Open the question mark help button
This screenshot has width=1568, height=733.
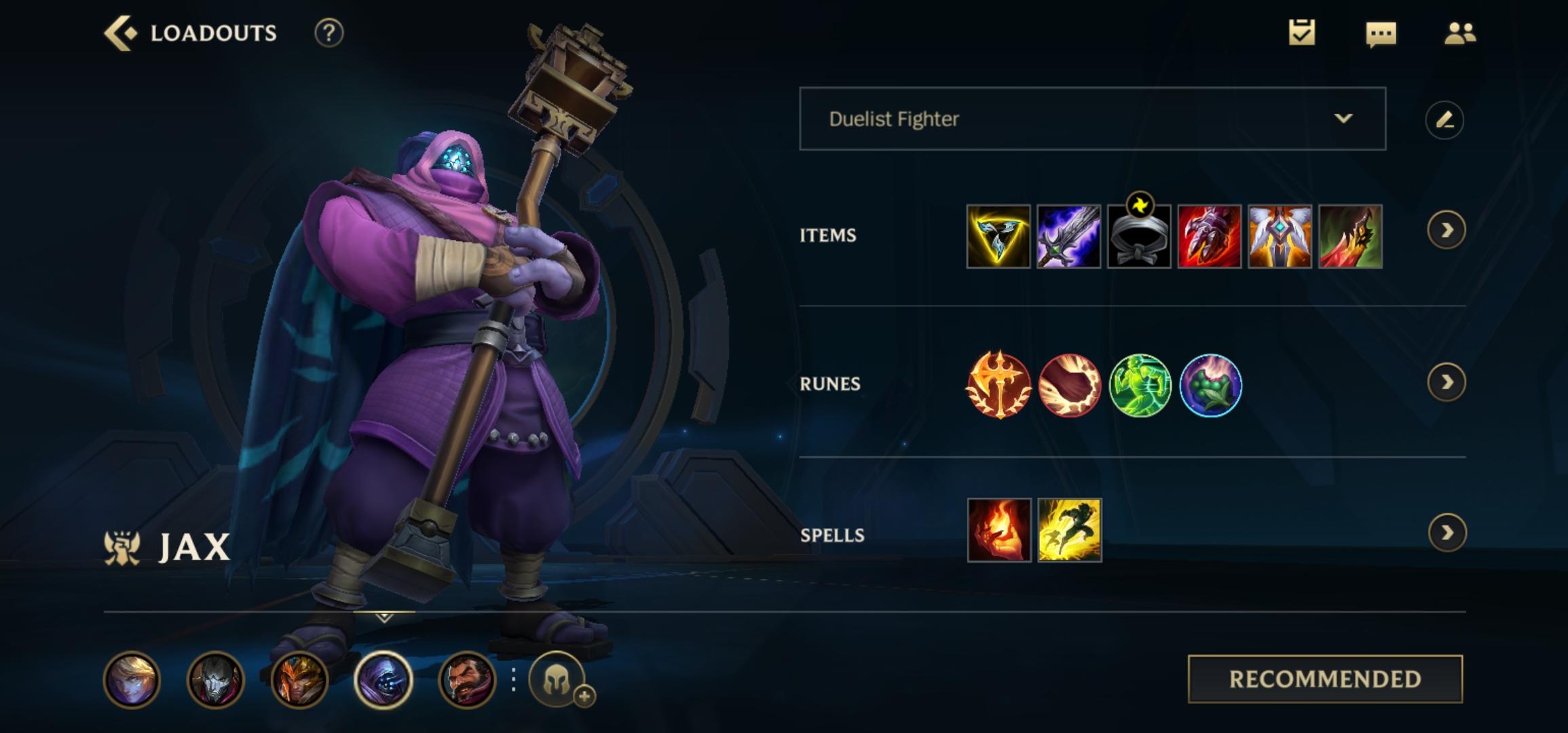(329, 33)
